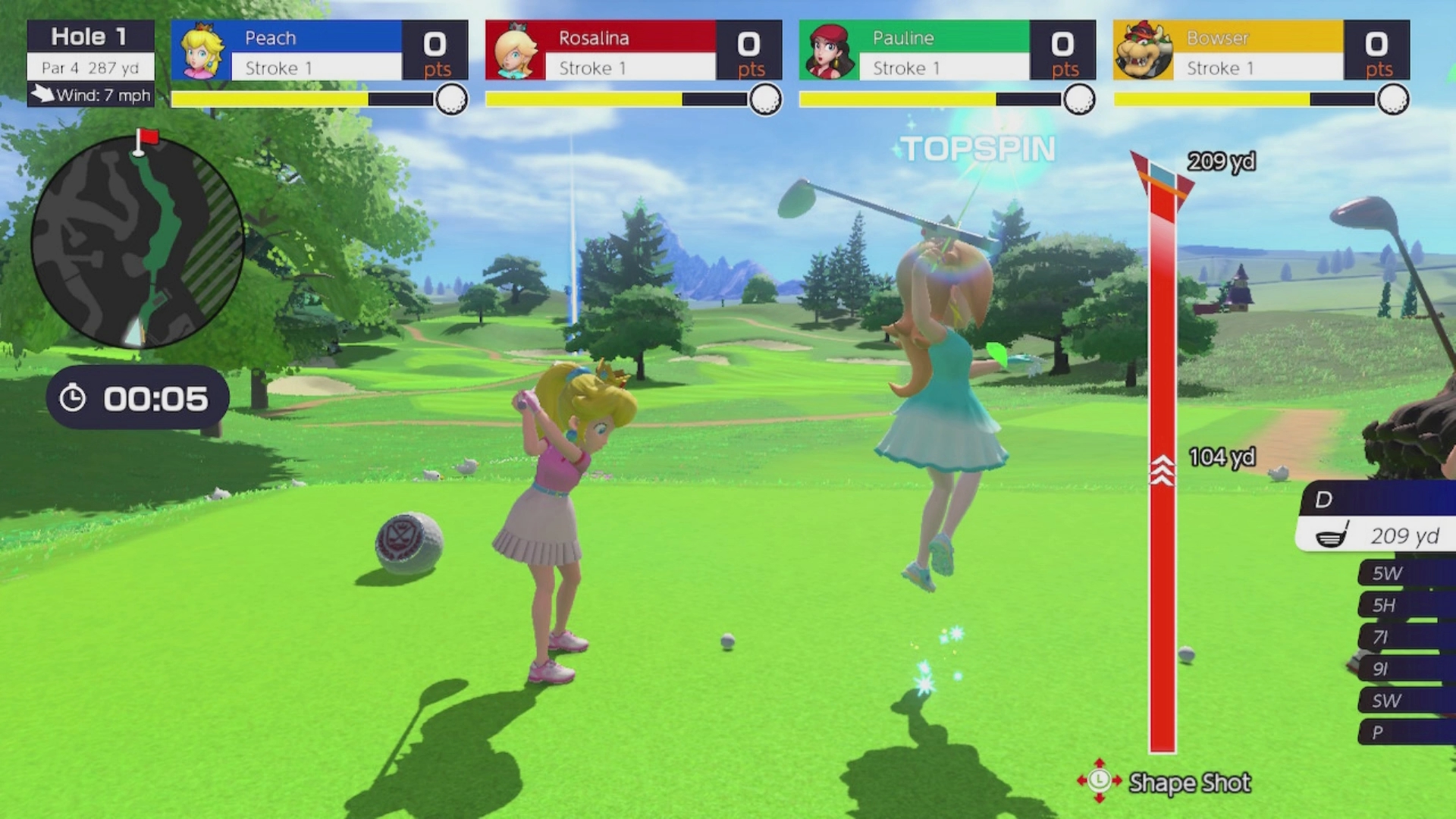This screenshot has width=1456, height=819.
Task: Click the Hole 1 info panel
Action: click(x=91, y=63)
